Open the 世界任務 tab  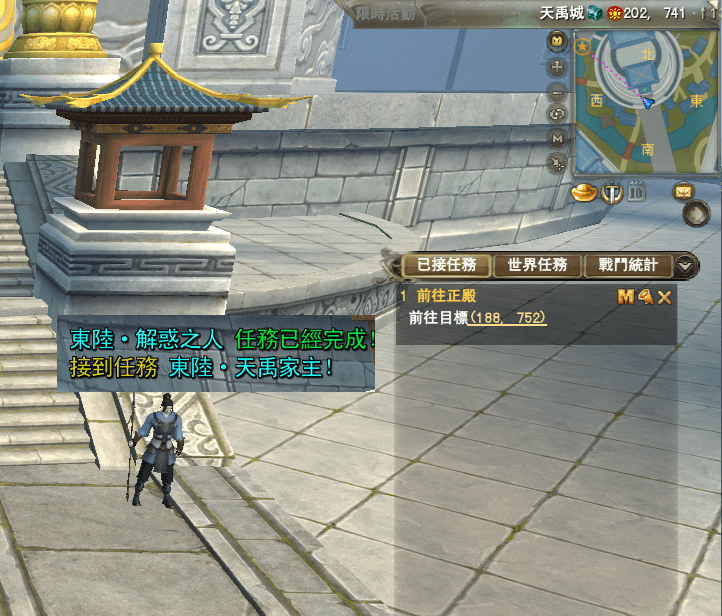(x=537, y=265)
